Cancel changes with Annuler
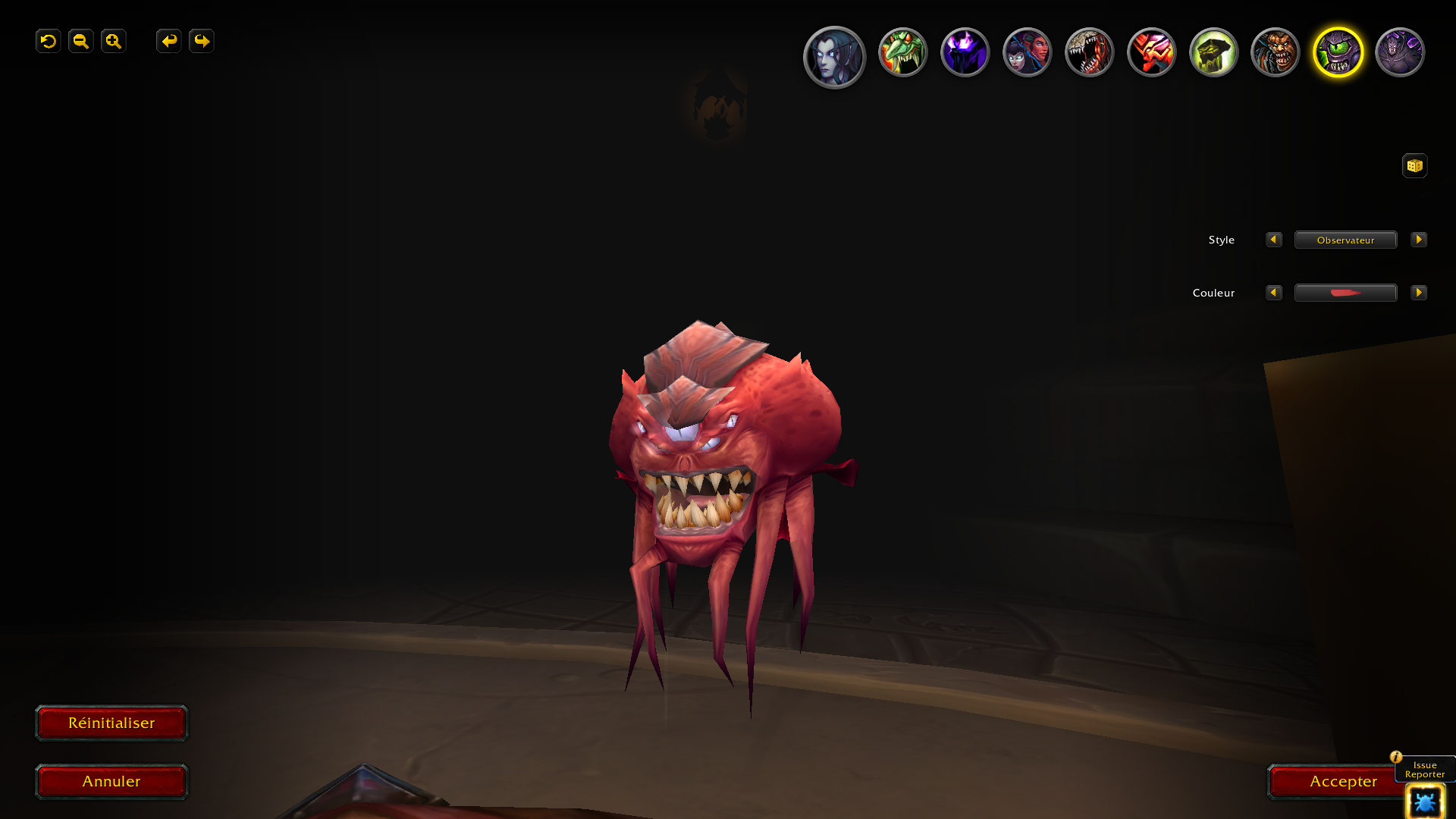Viewport: 1456px width, 819px height. tap(111, 781)
